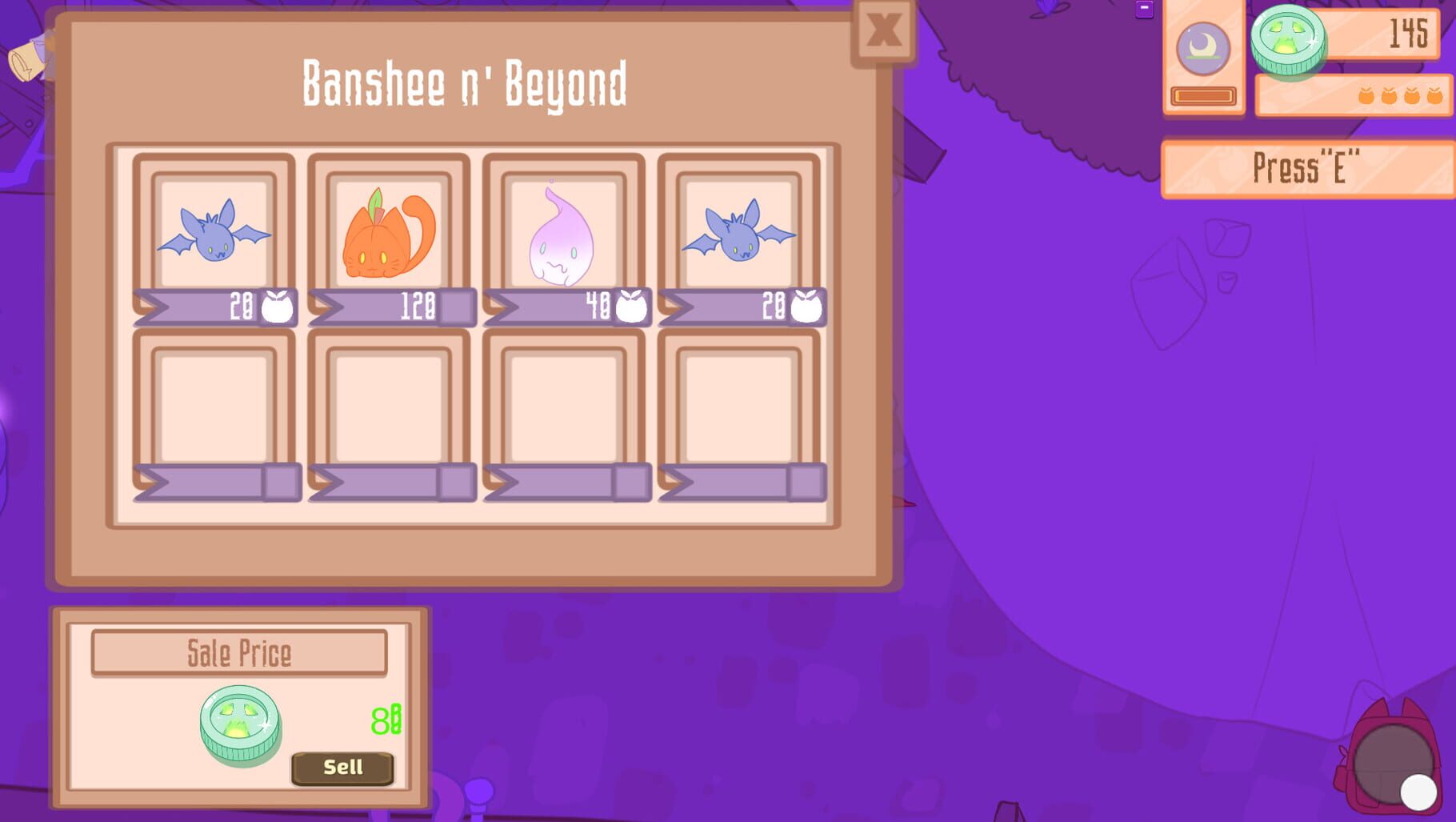This screenshot has height=822, width=1456.
Task: Click the apple icon on the bat's price banner
Action: click(x=277, y=304)
